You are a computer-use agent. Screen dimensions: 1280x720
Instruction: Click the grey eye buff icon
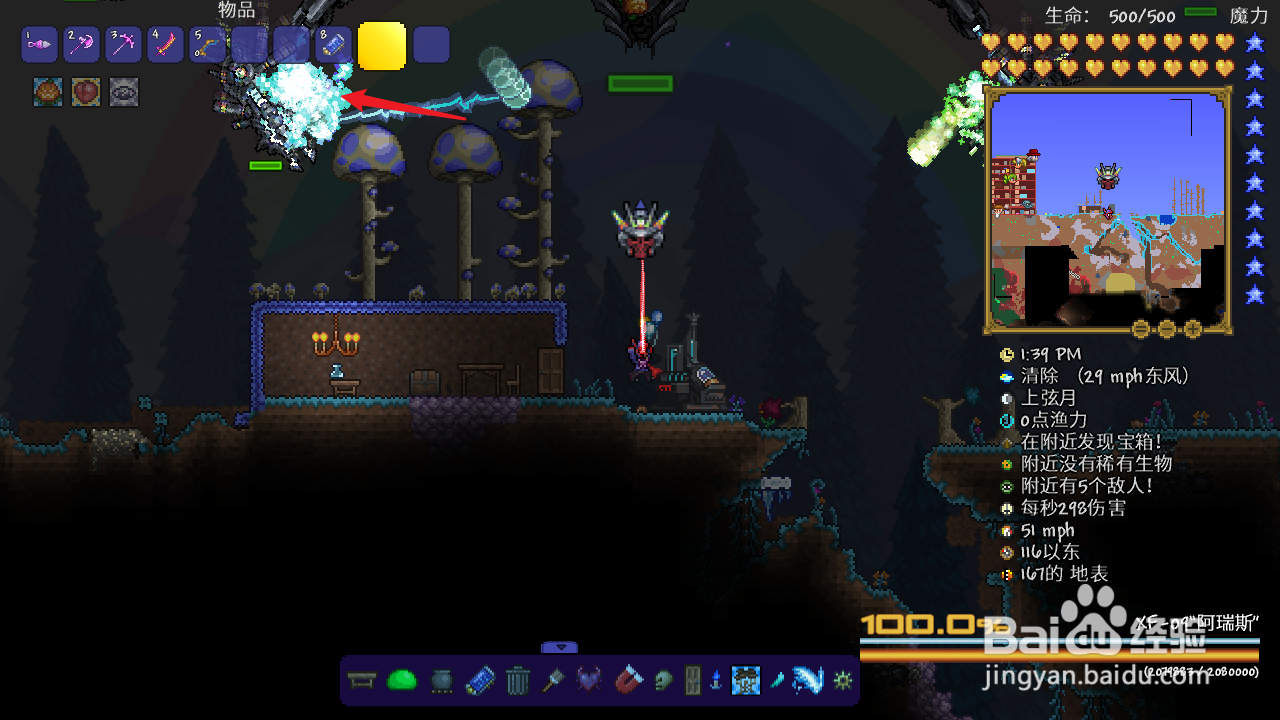(x=124, y=92)
